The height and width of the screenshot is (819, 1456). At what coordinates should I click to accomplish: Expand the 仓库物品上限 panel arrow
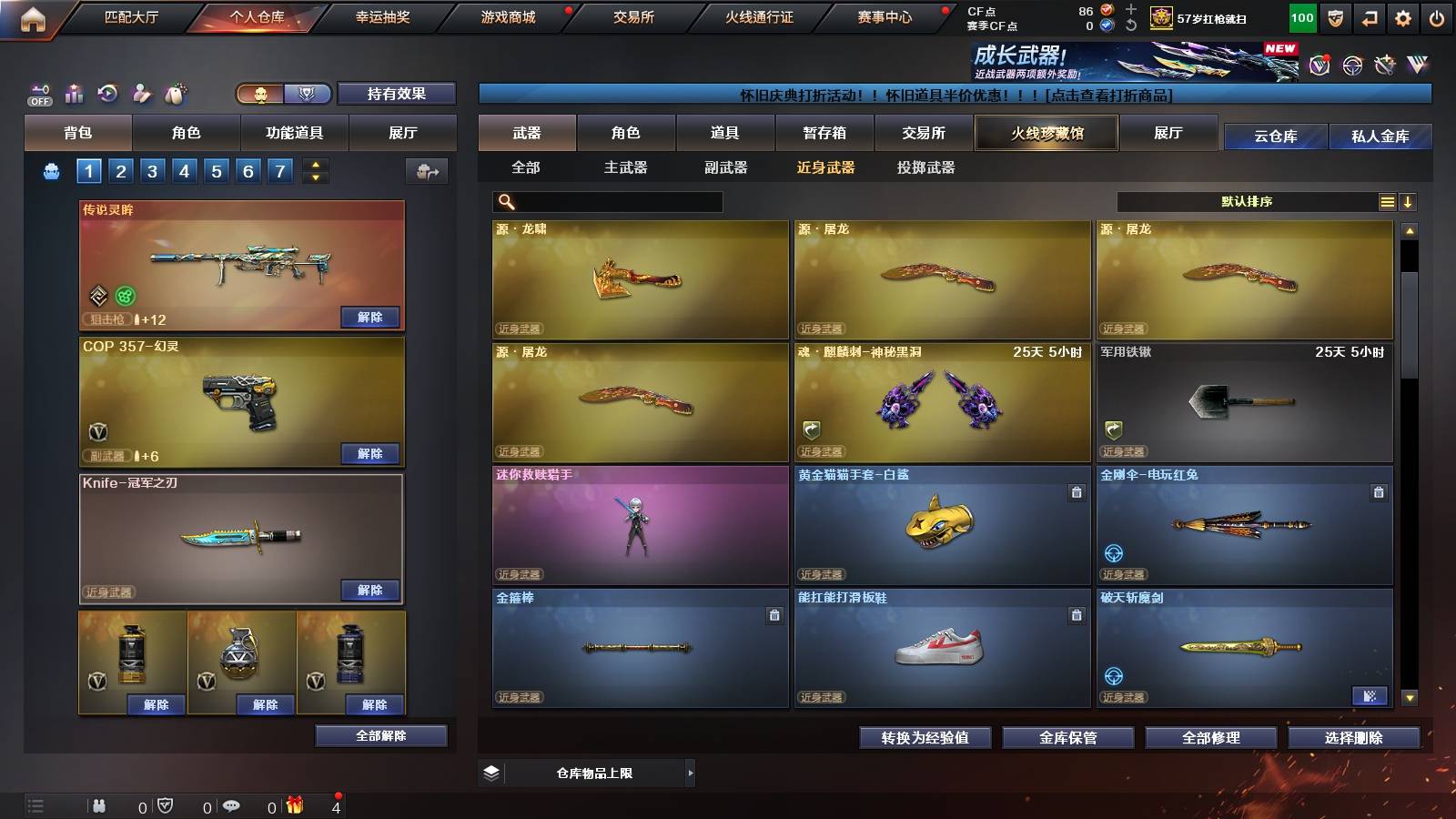(689, 772)
